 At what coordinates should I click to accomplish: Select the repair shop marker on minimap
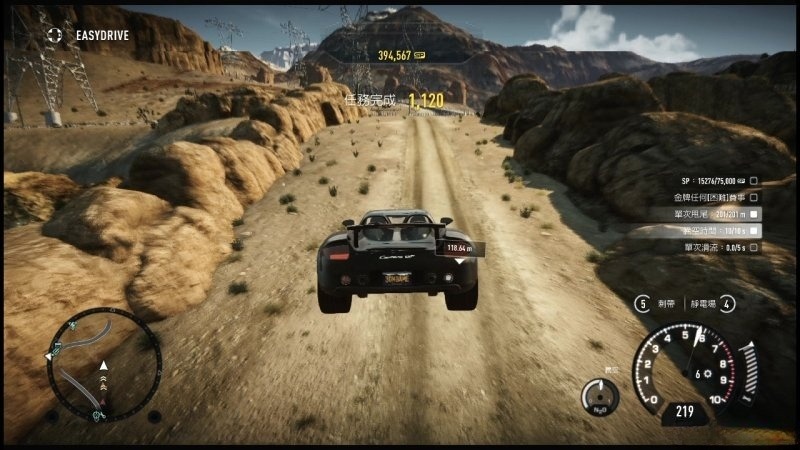[97, 411]
